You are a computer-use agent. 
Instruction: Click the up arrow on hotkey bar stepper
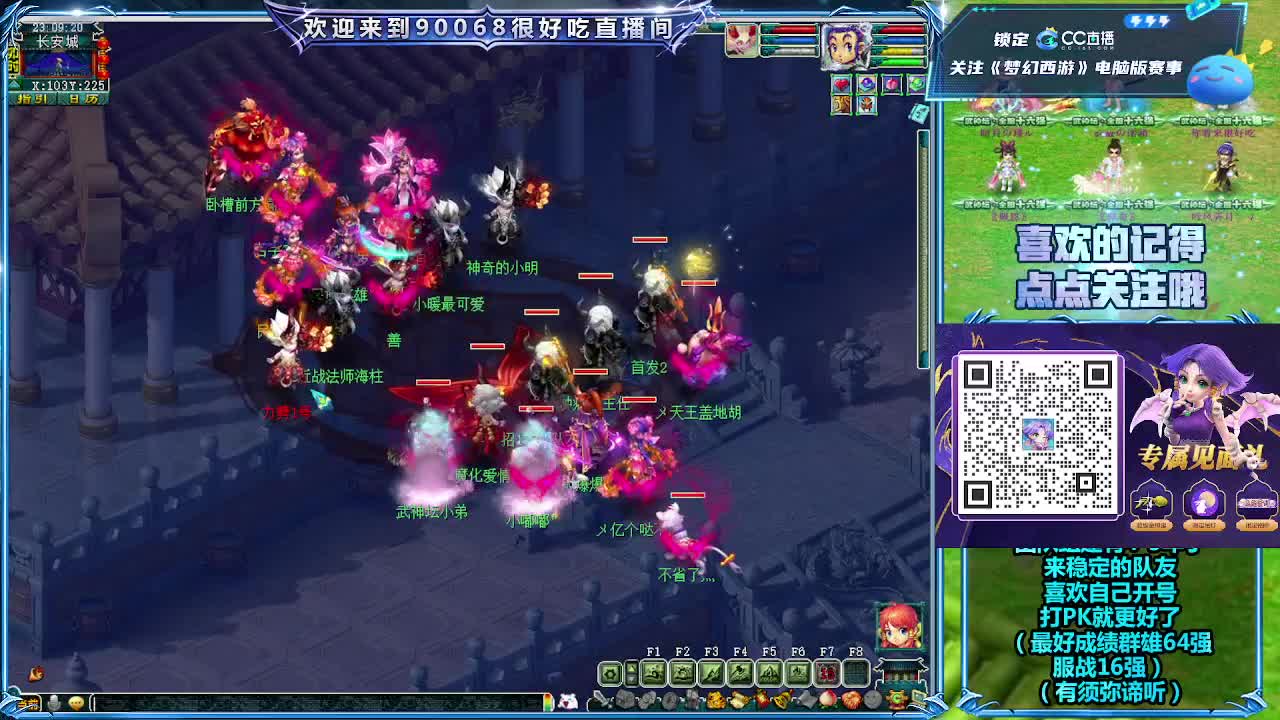(631, 666)
